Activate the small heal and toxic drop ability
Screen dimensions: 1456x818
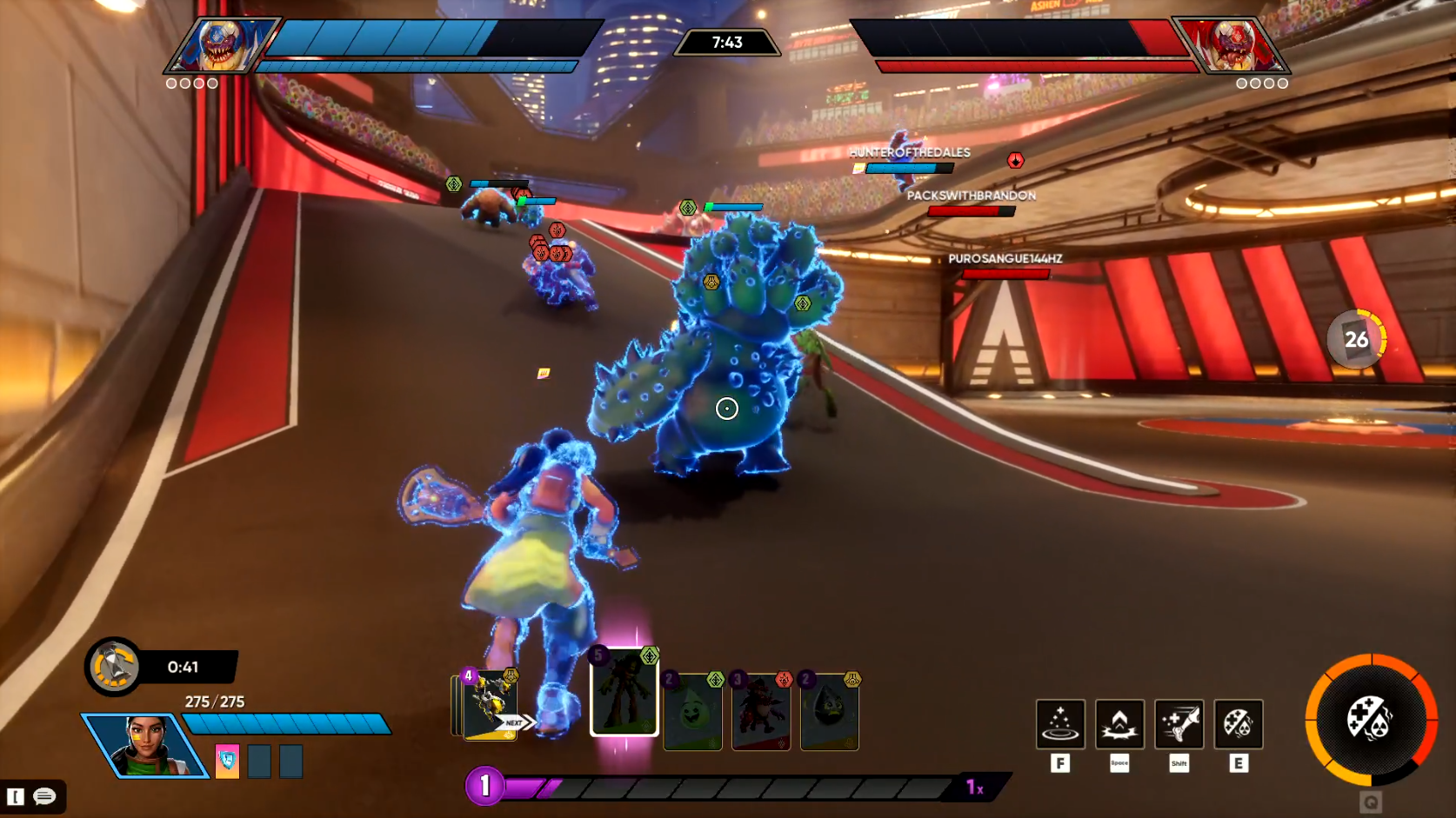(1239, 724)
